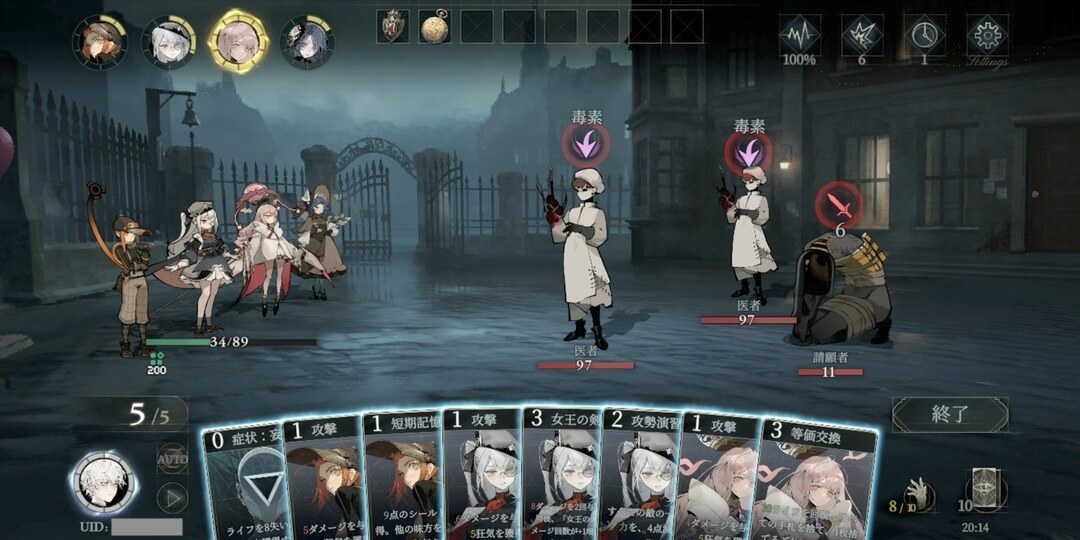The width and height of the screenshot is (1080, 540).
Task: Select the orange-haired character portrait
Action: [99, 42]
